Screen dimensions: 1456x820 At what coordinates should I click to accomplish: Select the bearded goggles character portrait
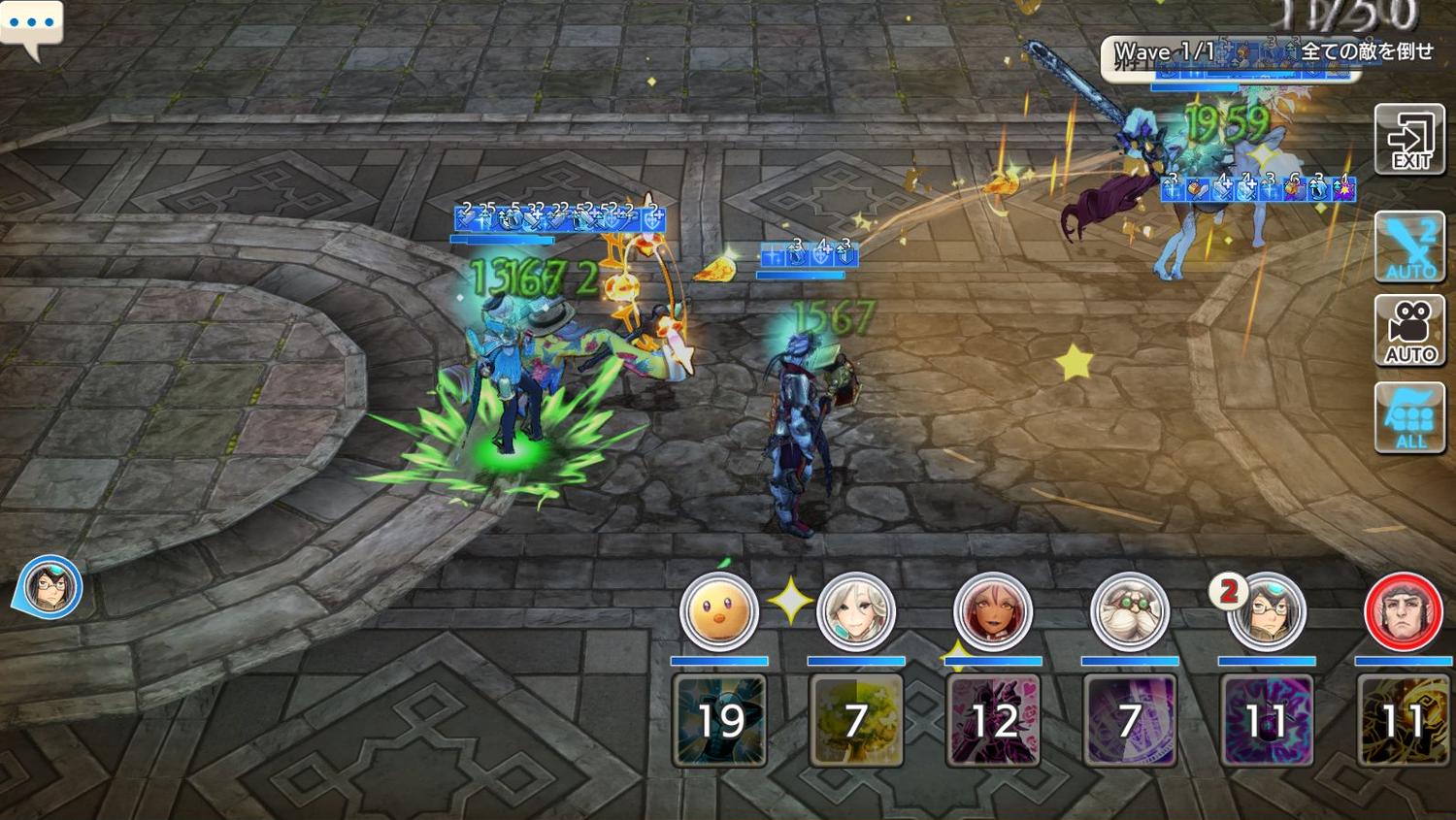click(x=1129, y=611)
